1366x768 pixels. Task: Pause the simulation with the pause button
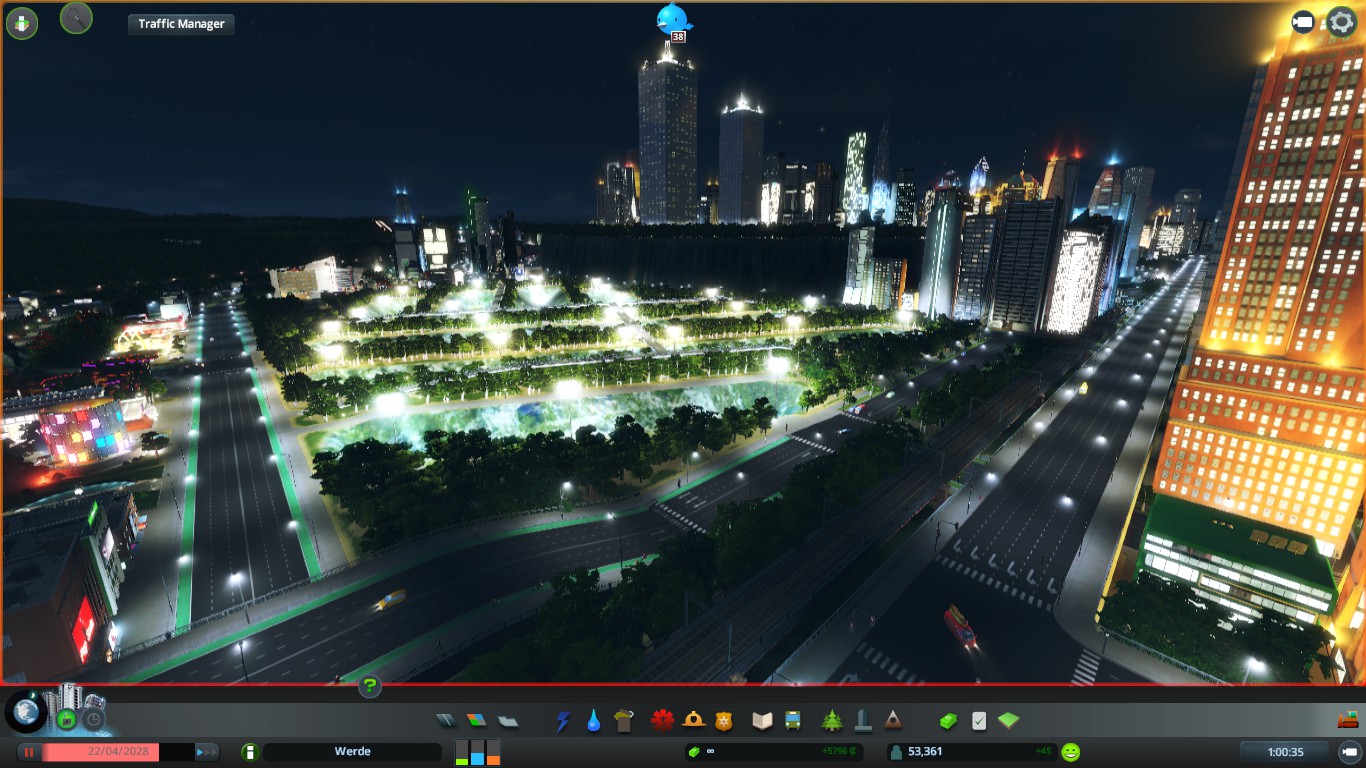pyautogui.click(x=30, y=752)
